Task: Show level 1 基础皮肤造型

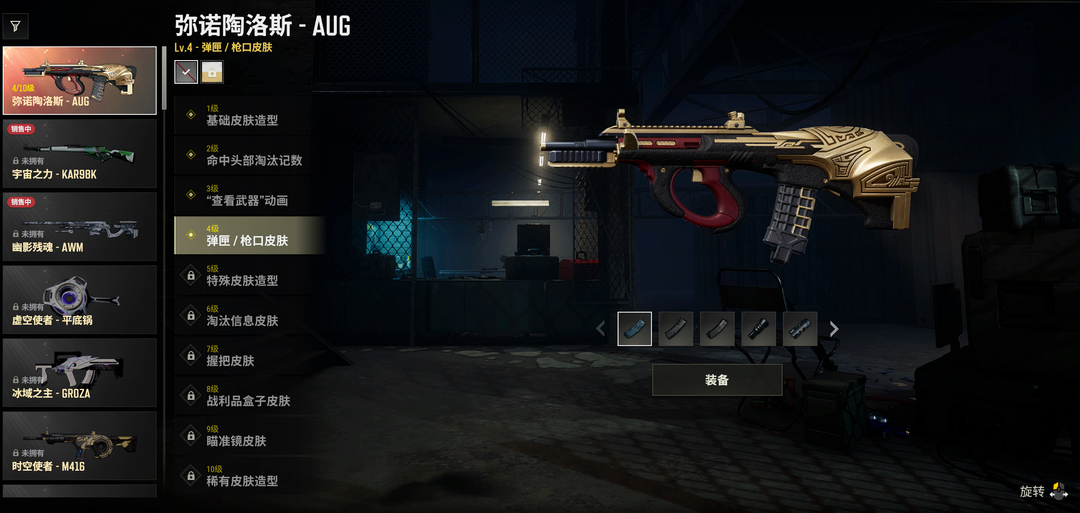Action: click(248, 116)
